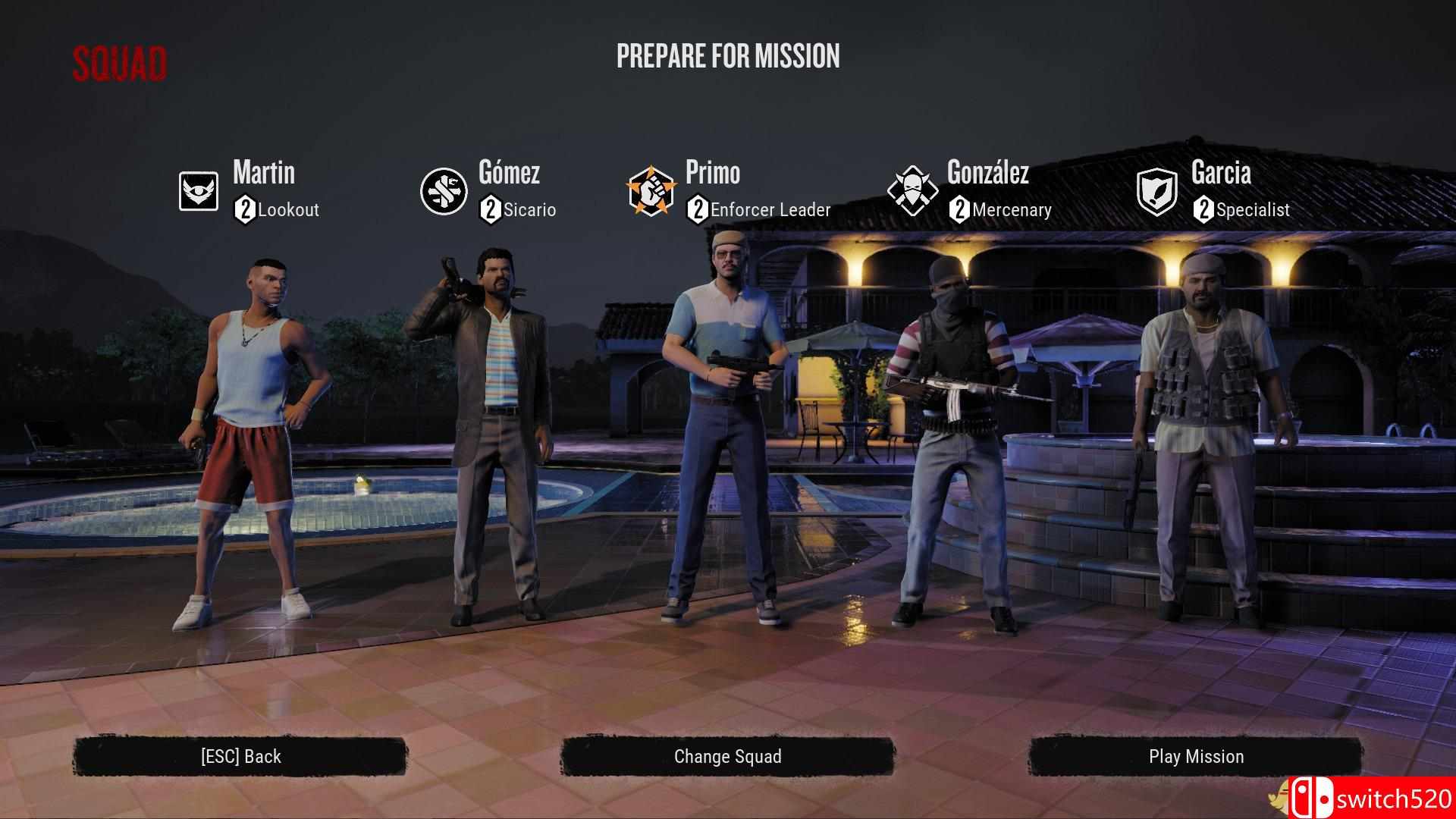Click the Gómez name text

pos(510,174)
